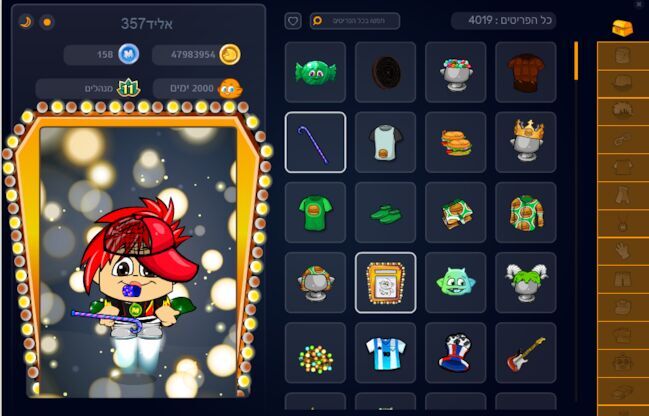The height and width of the screenshot is (416, 649).
Task: Open the treasure chest all-items tab
Action: (622, 27)
